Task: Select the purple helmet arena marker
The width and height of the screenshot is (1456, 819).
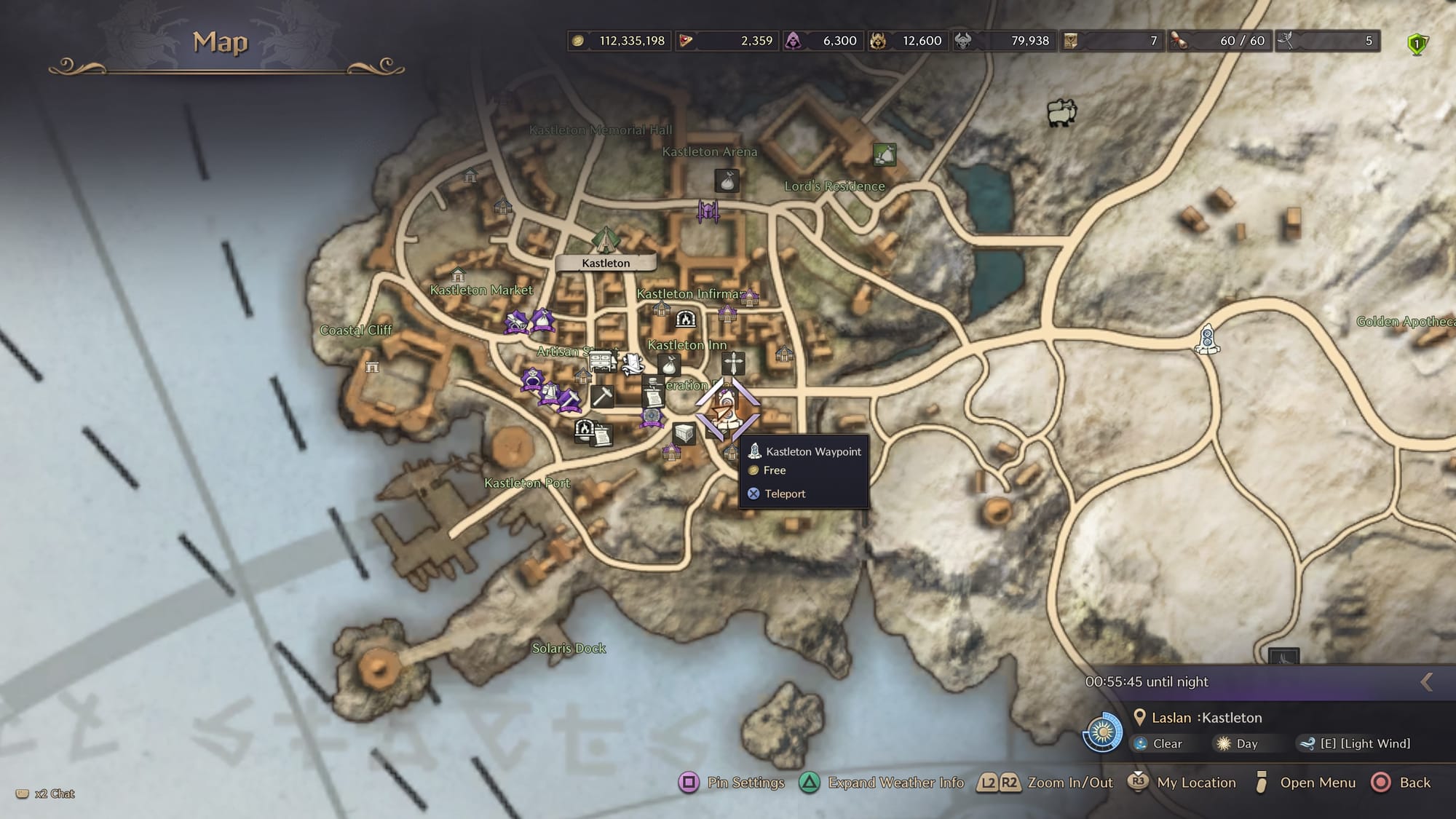Action: tap(708, 212)
